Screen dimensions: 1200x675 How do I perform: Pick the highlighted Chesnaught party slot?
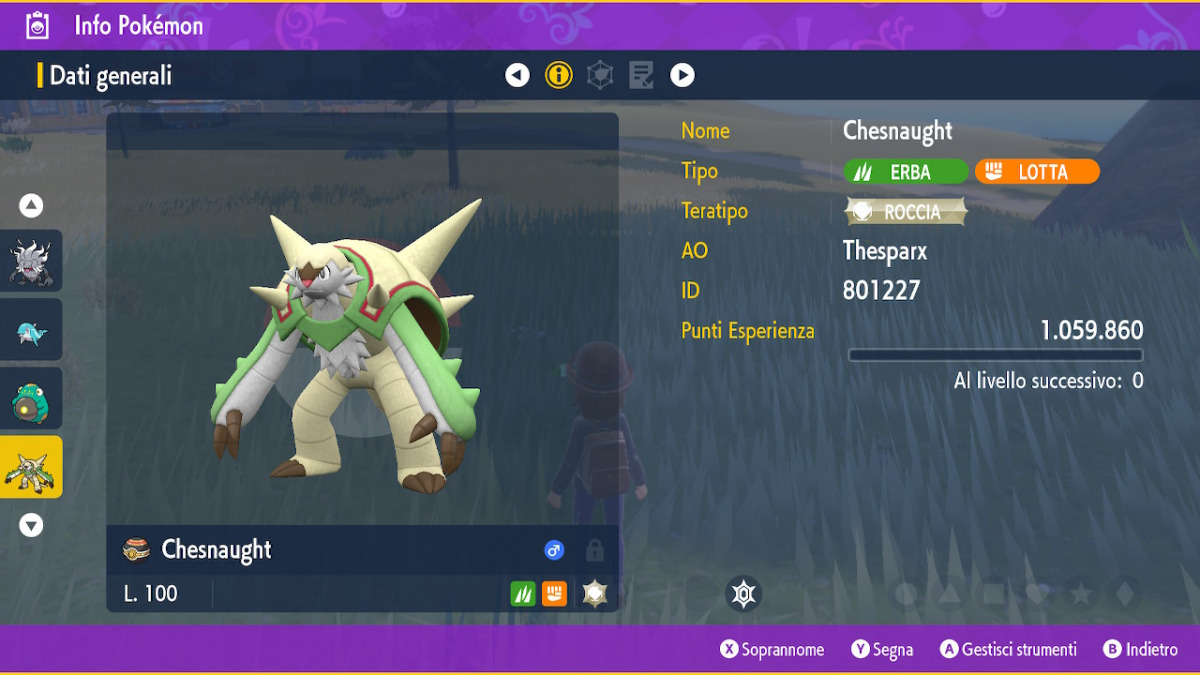pos(31,467)
